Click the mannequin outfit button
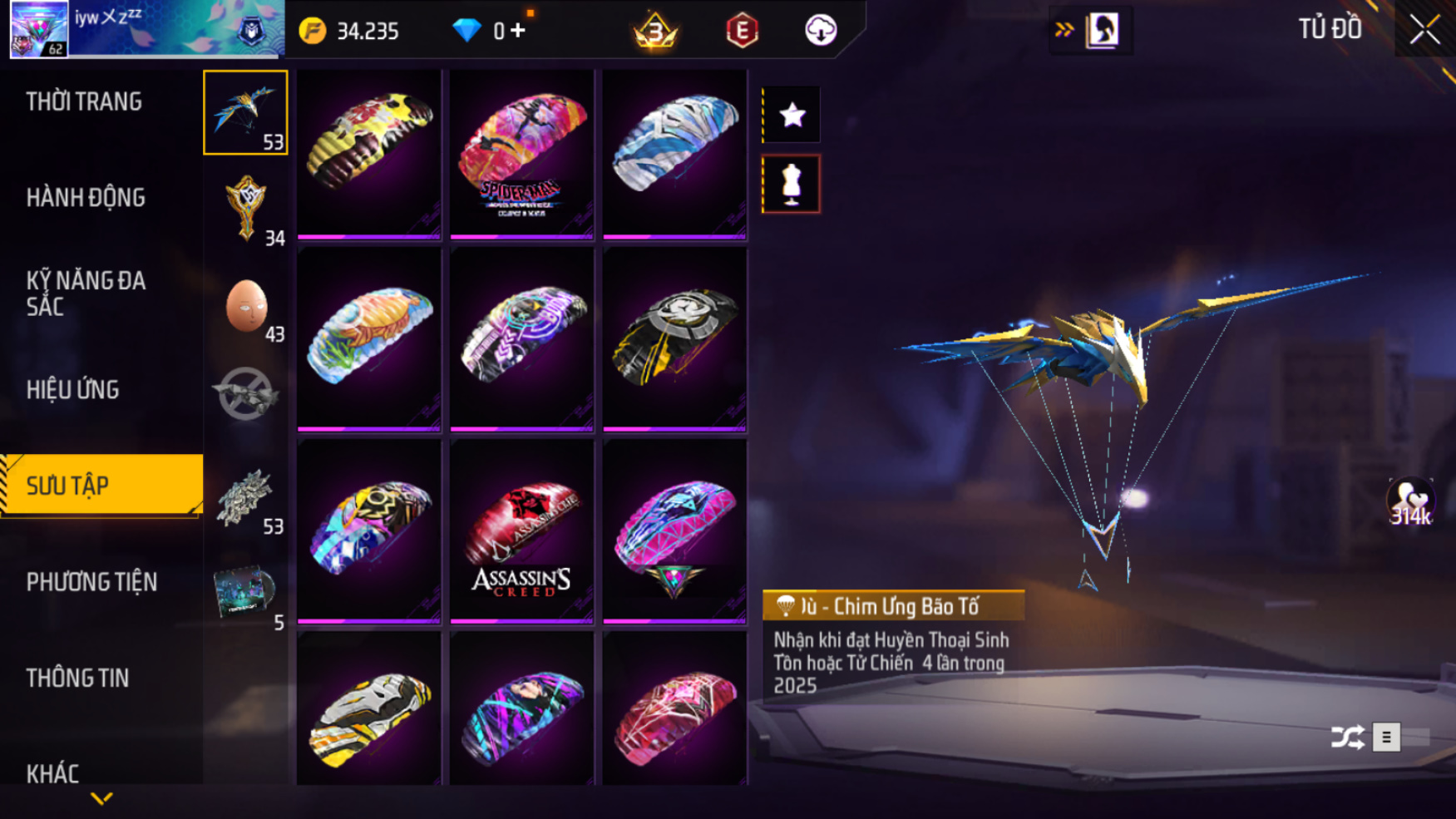This screenshot has height=819, width=1456. click(x=792, y=184)
